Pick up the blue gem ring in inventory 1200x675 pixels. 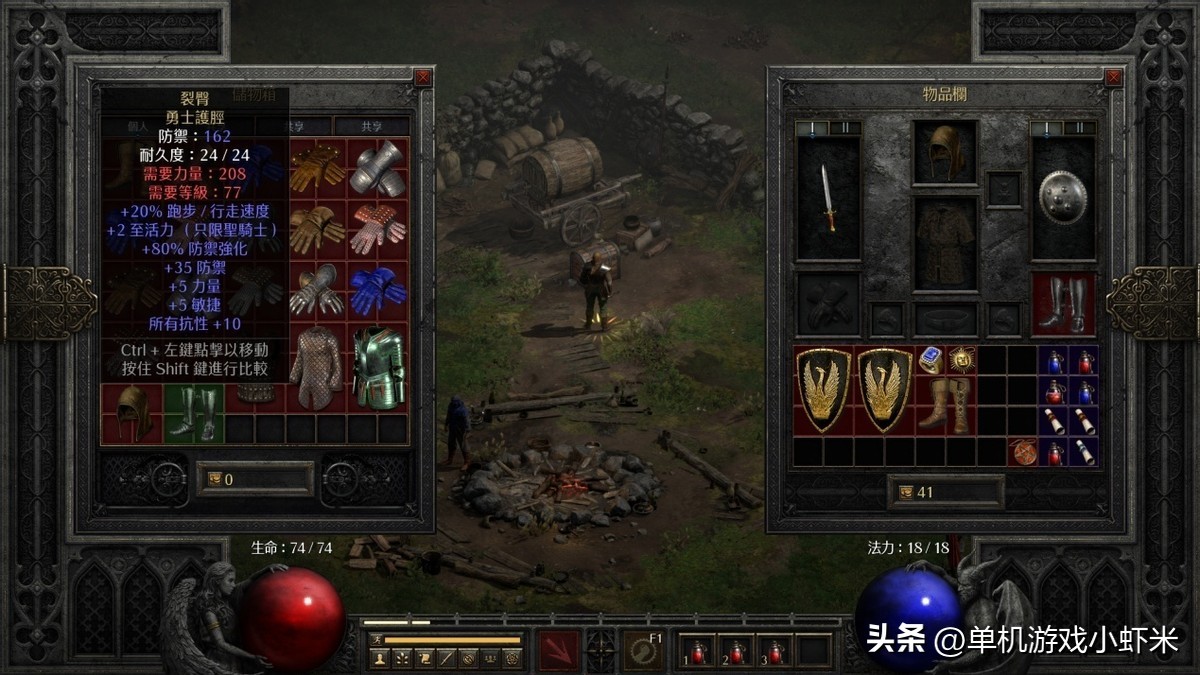point(930,360)
